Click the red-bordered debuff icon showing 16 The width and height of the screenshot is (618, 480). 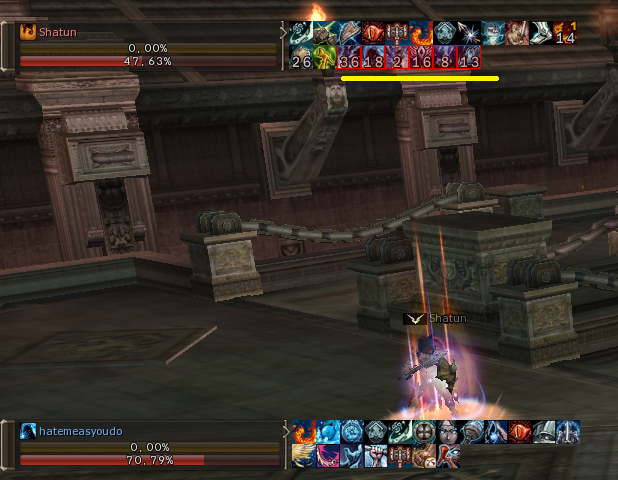pos(422,59)
